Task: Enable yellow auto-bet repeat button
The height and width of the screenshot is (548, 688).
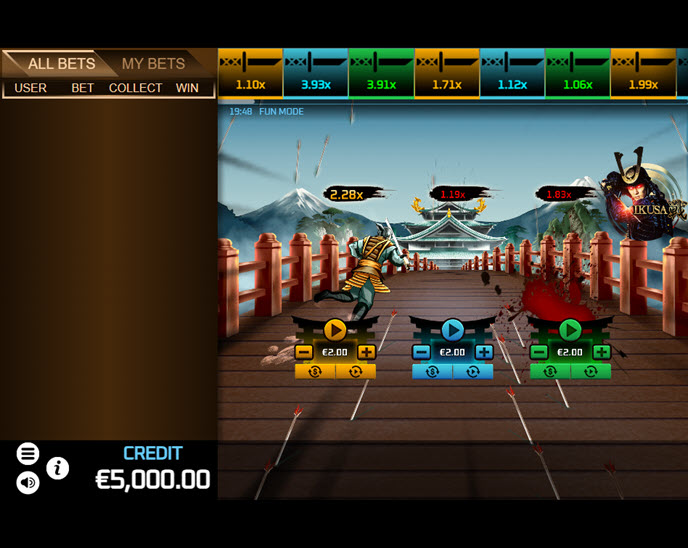Action: coord(355,371)
